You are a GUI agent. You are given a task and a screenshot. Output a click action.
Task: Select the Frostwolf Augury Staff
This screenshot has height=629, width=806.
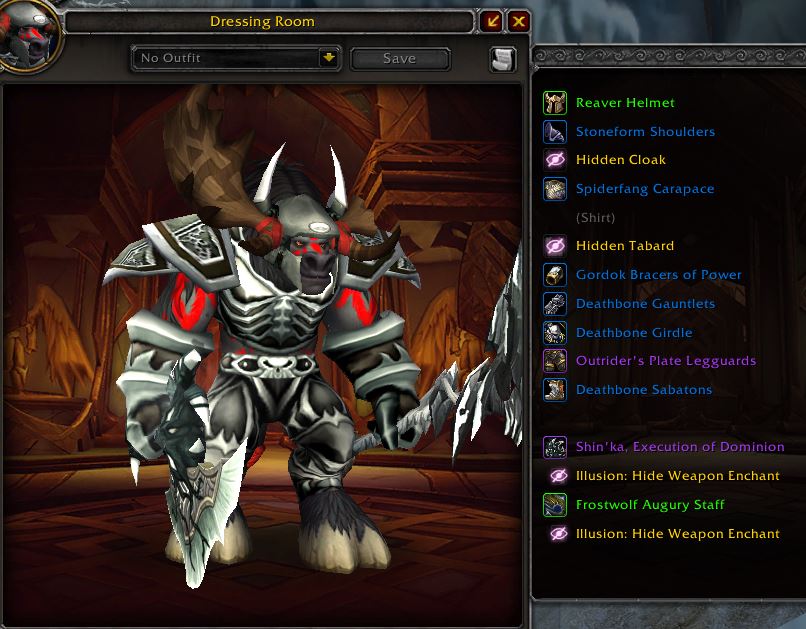649,505
